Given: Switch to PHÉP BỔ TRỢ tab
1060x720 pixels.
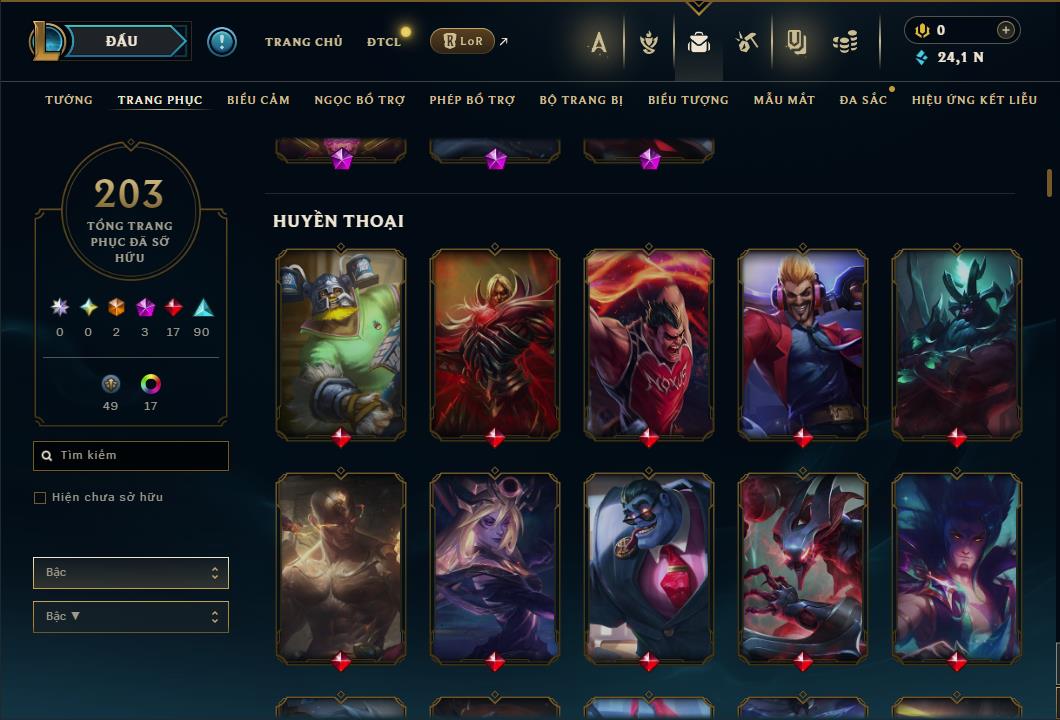Looking at the screenshot, I should [x=472, y=100].
